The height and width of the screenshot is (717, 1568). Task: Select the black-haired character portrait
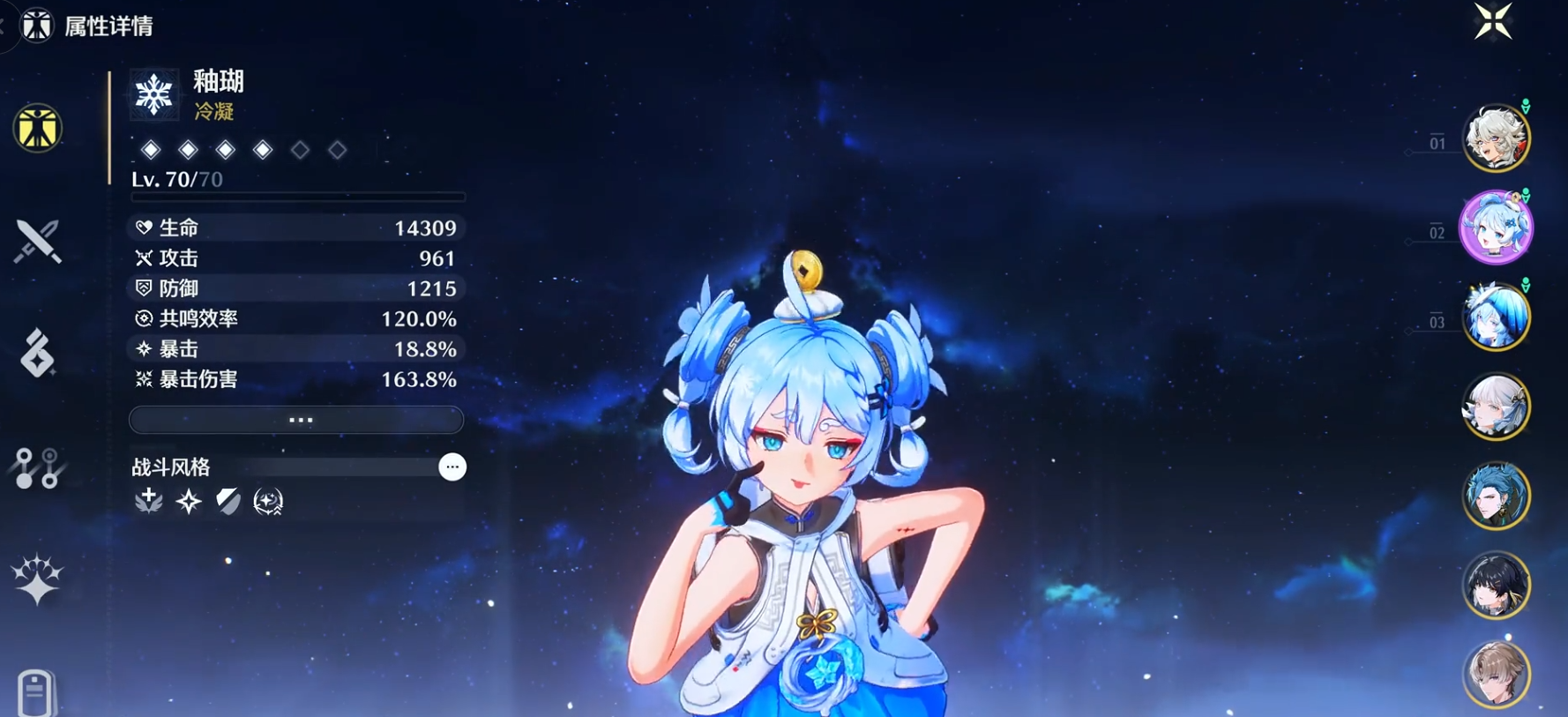[x=1496, y=586]
